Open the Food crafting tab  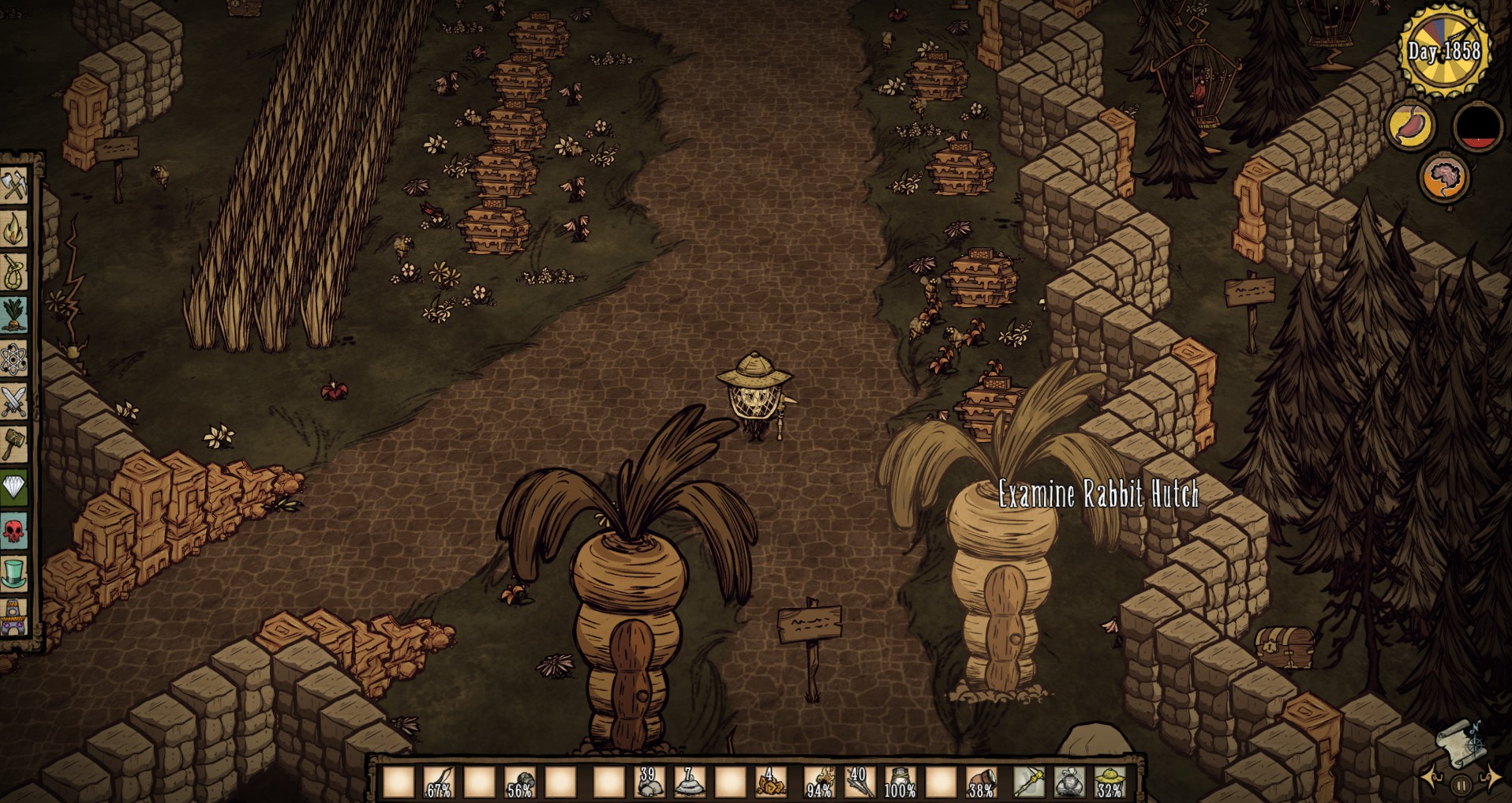point(14,315)
